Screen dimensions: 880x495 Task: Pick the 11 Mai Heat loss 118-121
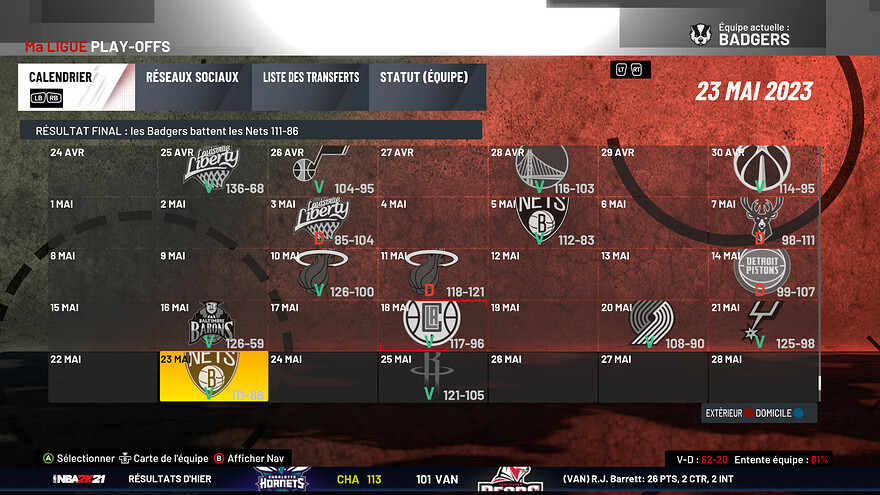tap(433, 272)
